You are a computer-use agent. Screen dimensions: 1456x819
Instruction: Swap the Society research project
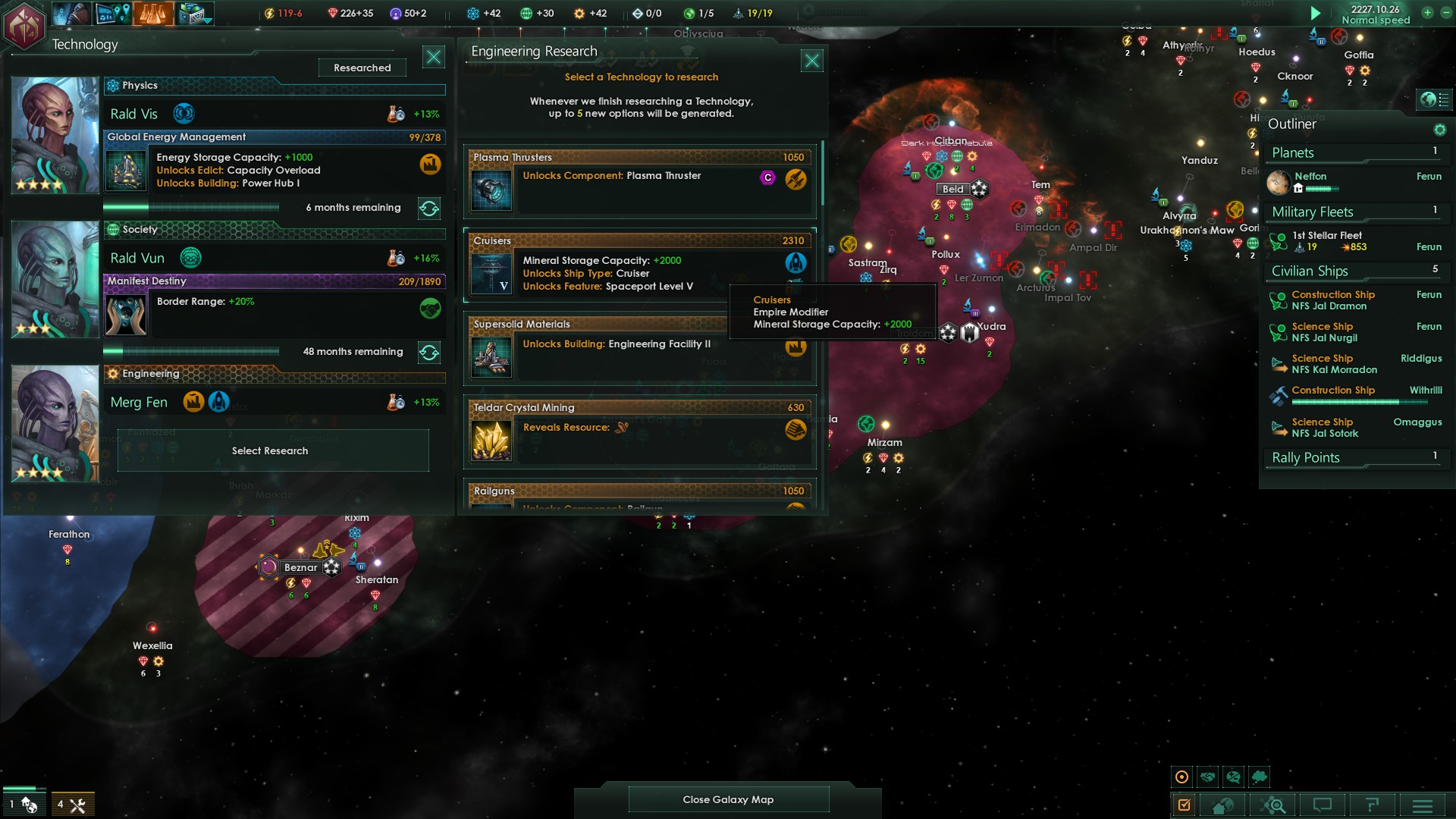coord(429,353)
